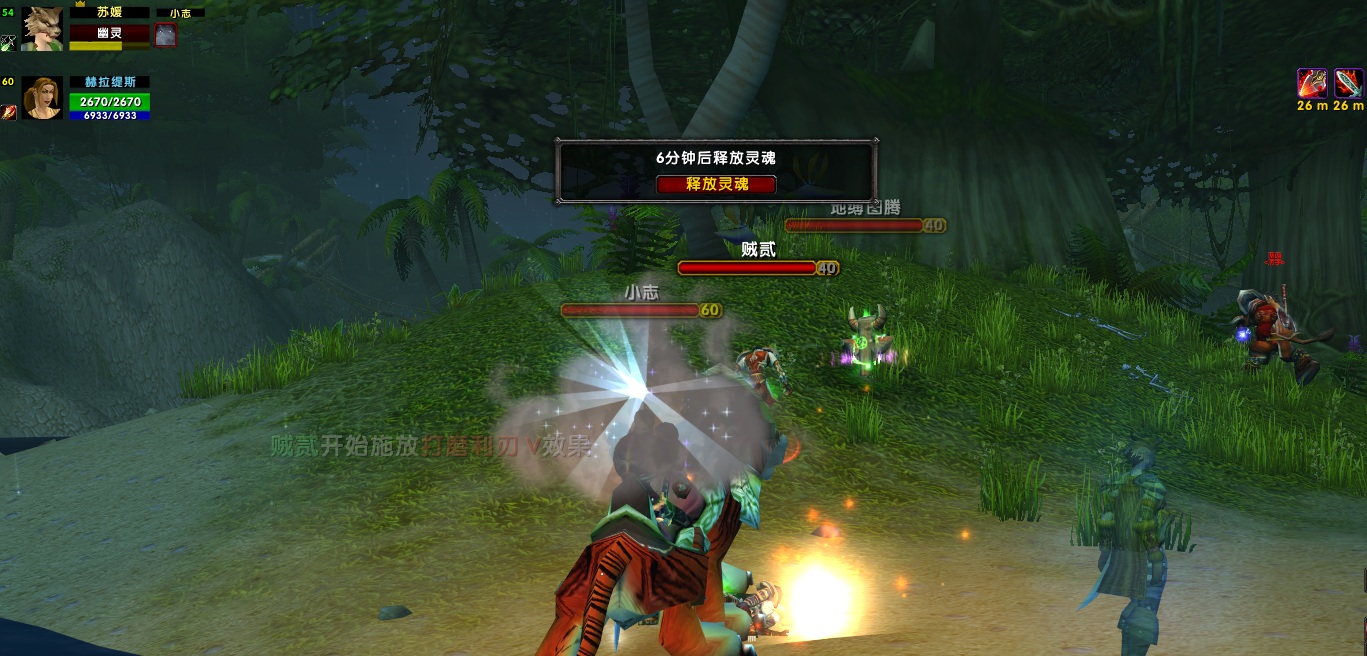Click the red flame icon beside 赫拉缇斯's portrait

tap(8, 111)
